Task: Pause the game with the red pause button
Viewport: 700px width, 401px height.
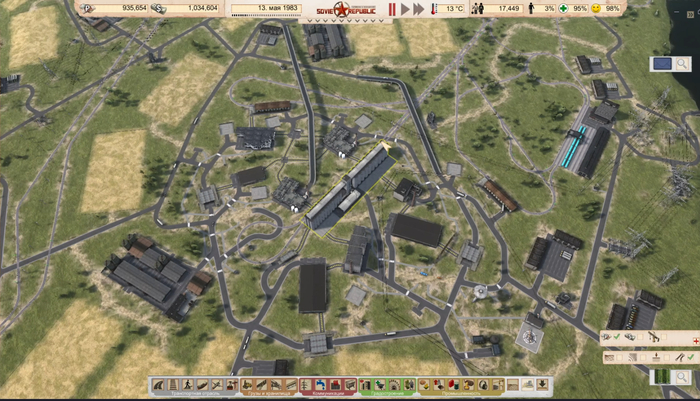Action: [391, 9]
